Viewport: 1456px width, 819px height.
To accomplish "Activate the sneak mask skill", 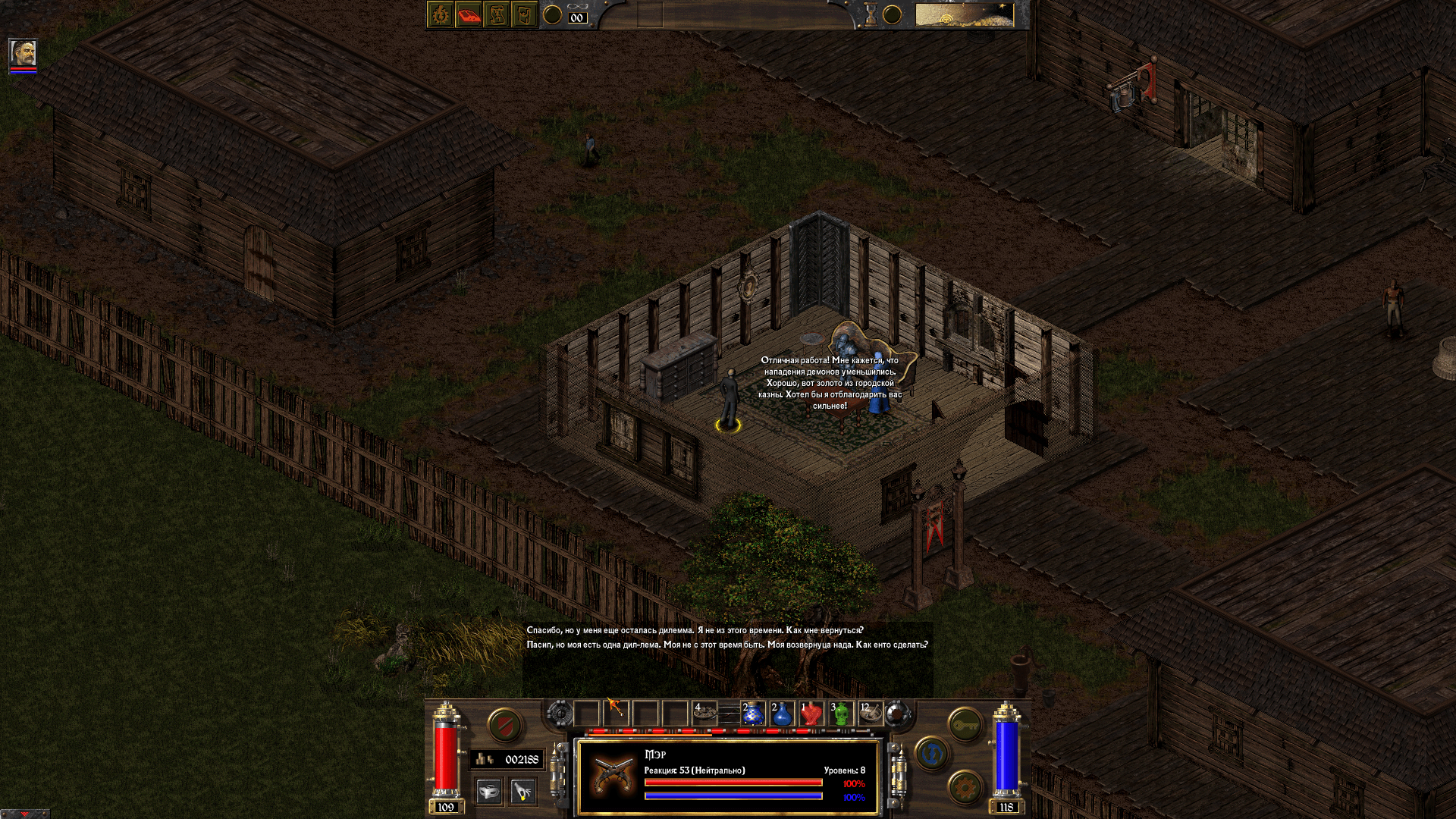I will 489,792.
